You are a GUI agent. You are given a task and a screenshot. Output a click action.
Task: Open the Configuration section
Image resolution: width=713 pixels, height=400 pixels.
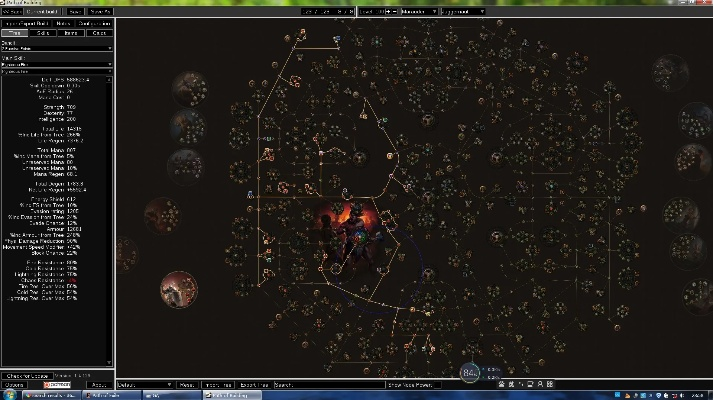tap(95, 22)
